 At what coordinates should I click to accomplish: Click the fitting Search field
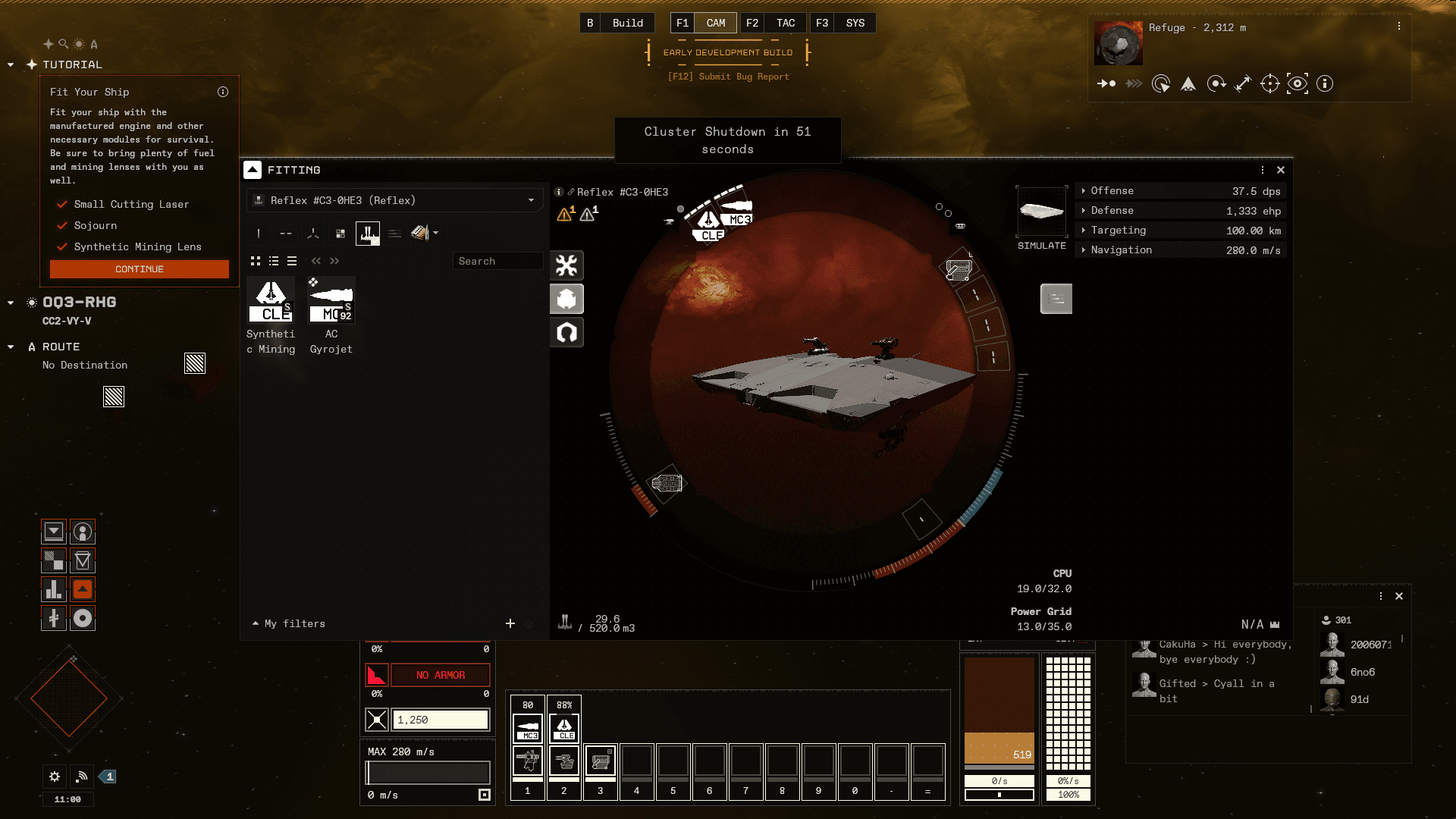[497, 261]
